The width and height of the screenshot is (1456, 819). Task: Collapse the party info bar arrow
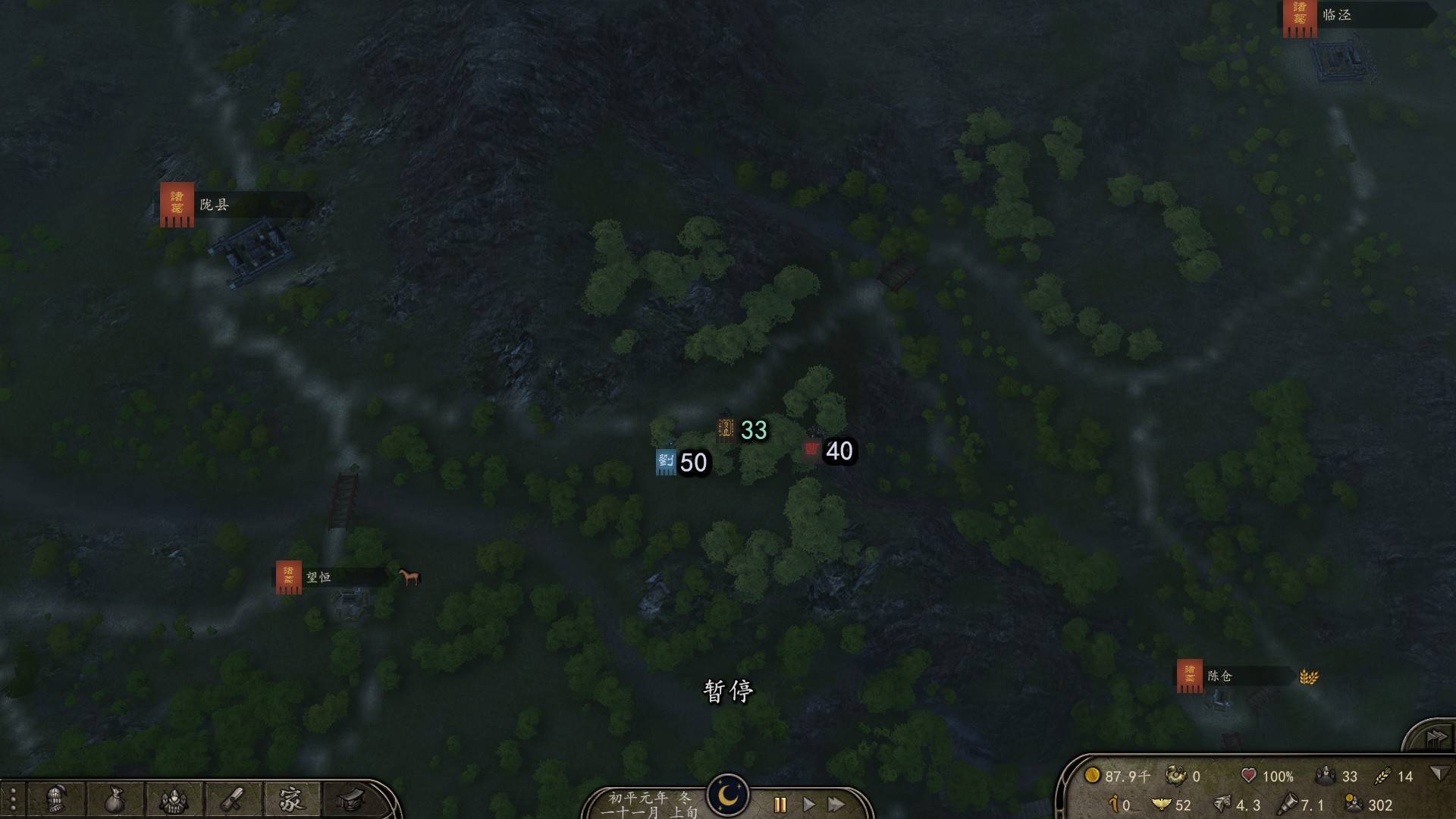(x=1437, y=773)
